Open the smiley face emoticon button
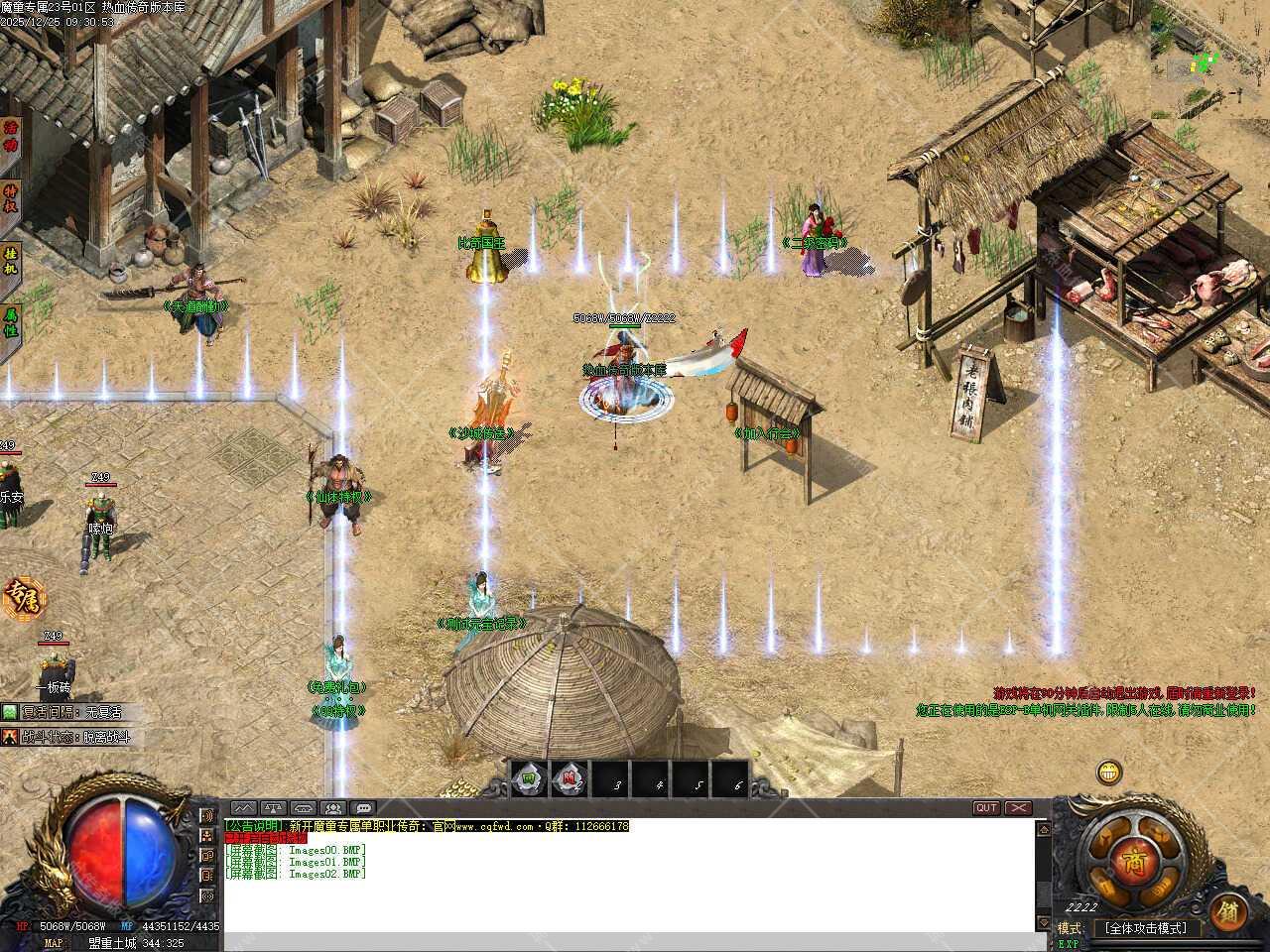Screen dimensions: 1270x952 [x=1109, y=772]
